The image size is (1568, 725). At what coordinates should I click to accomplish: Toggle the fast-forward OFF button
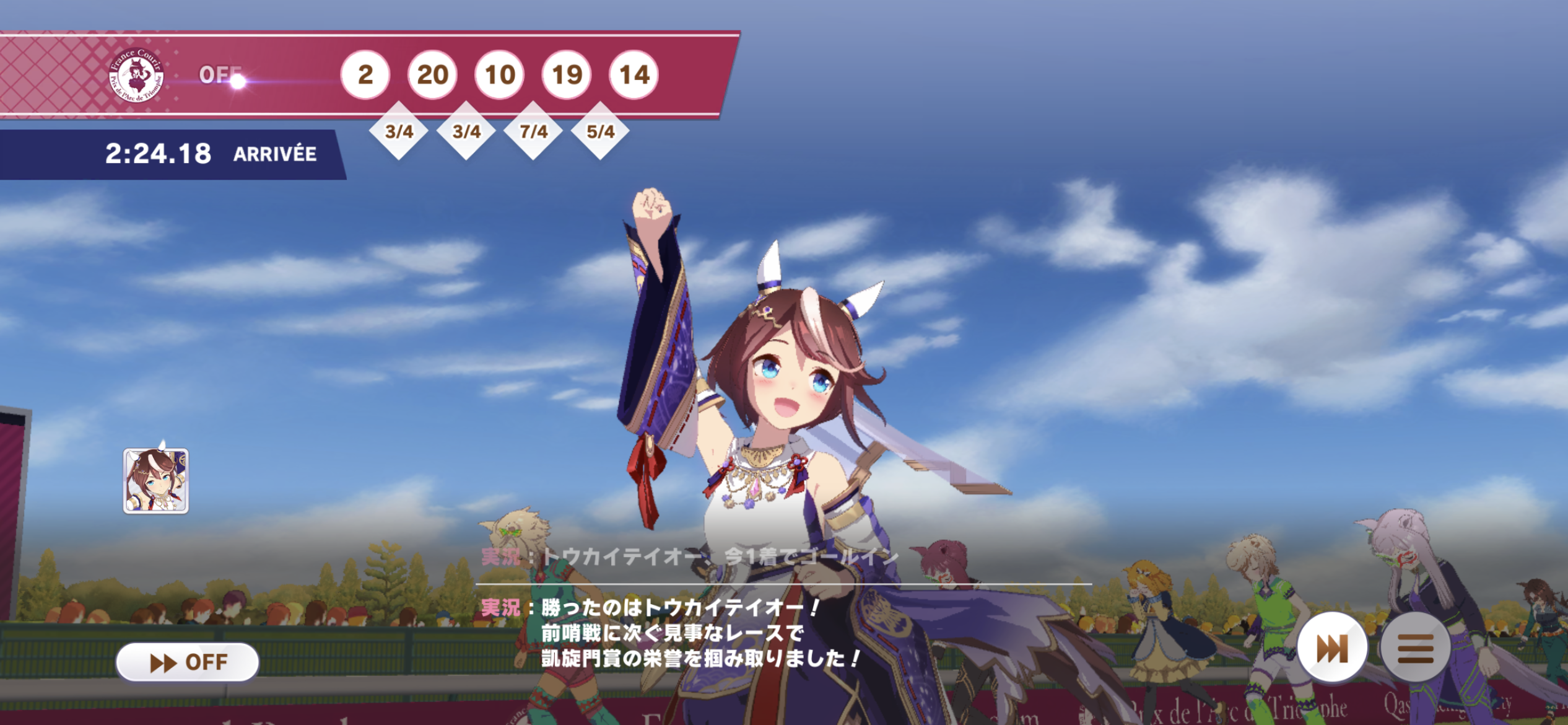click(x=187, y=662)
